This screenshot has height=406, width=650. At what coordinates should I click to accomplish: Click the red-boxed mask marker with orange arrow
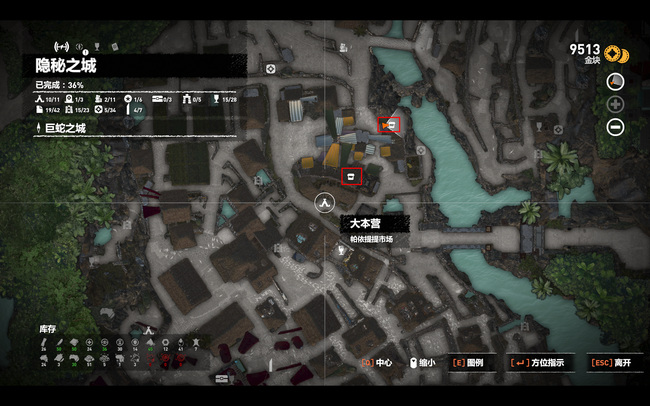click(x=392, y=125)
